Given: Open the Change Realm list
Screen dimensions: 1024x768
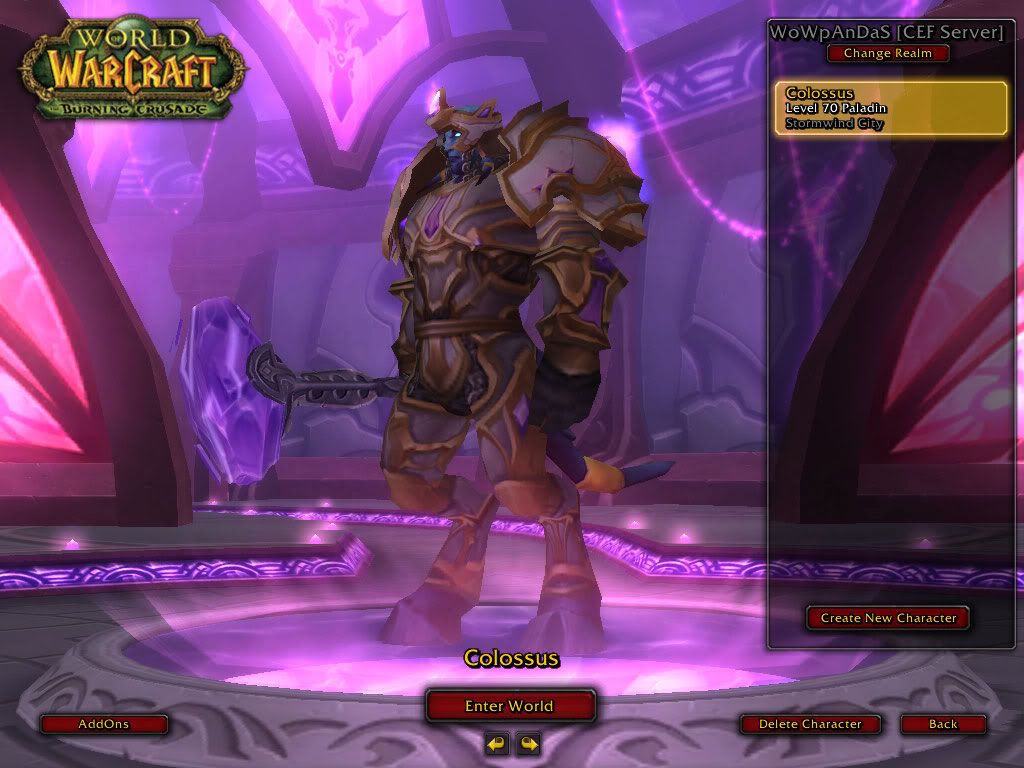Looking at the screenshot, I should coord(887,53).
